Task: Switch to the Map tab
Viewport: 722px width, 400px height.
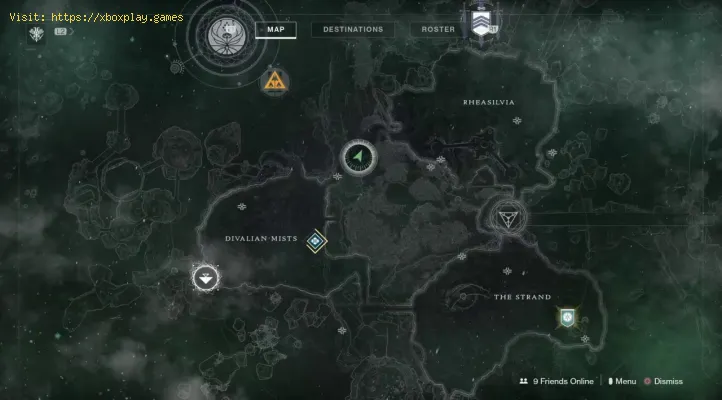Action: tap(275, 29)
